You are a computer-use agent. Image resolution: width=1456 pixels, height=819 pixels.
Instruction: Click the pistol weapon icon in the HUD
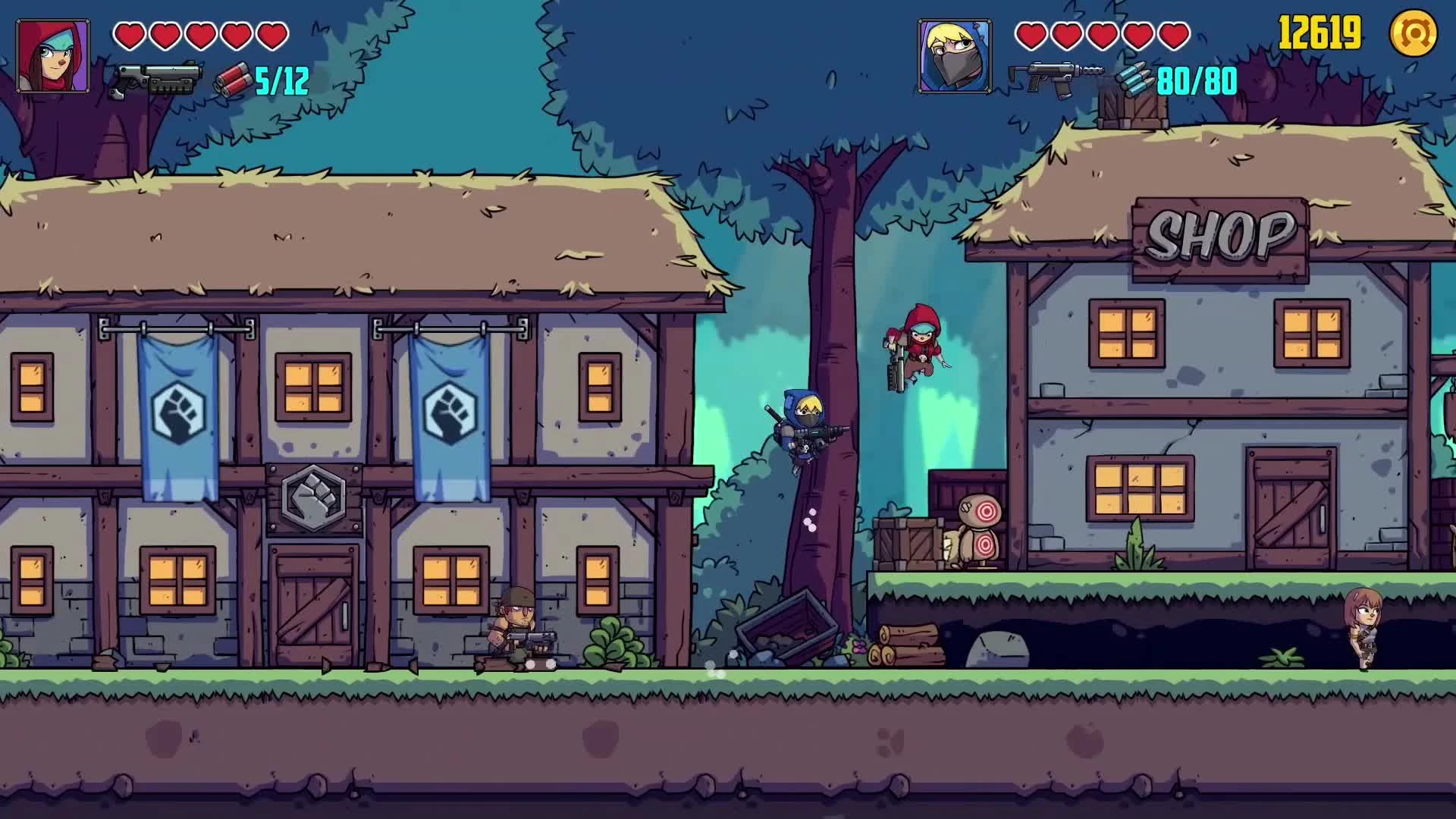coord(157,78)
